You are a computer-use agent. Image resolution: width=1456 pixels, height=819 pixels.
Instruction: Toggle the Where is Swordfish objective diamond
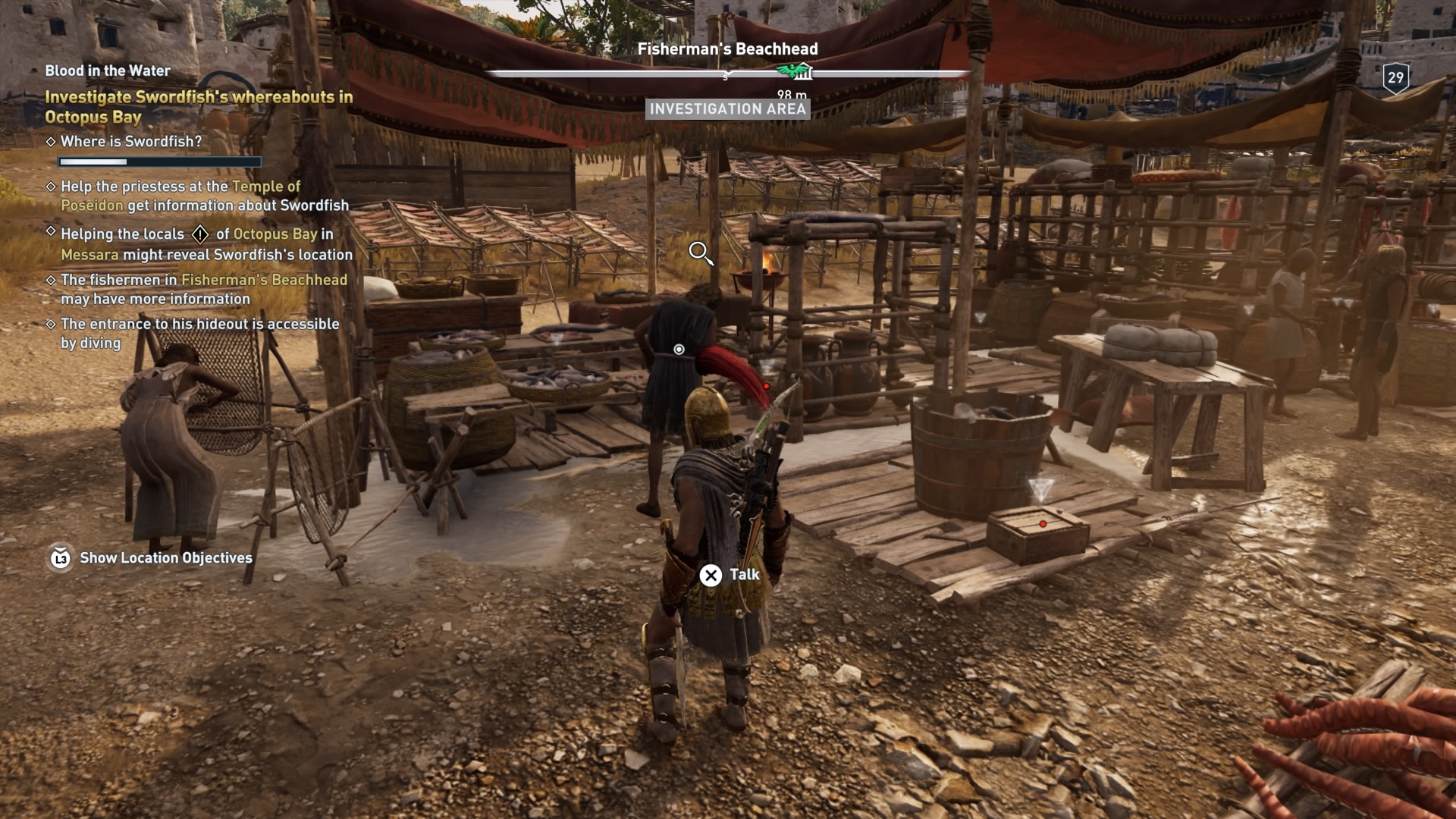52,141
